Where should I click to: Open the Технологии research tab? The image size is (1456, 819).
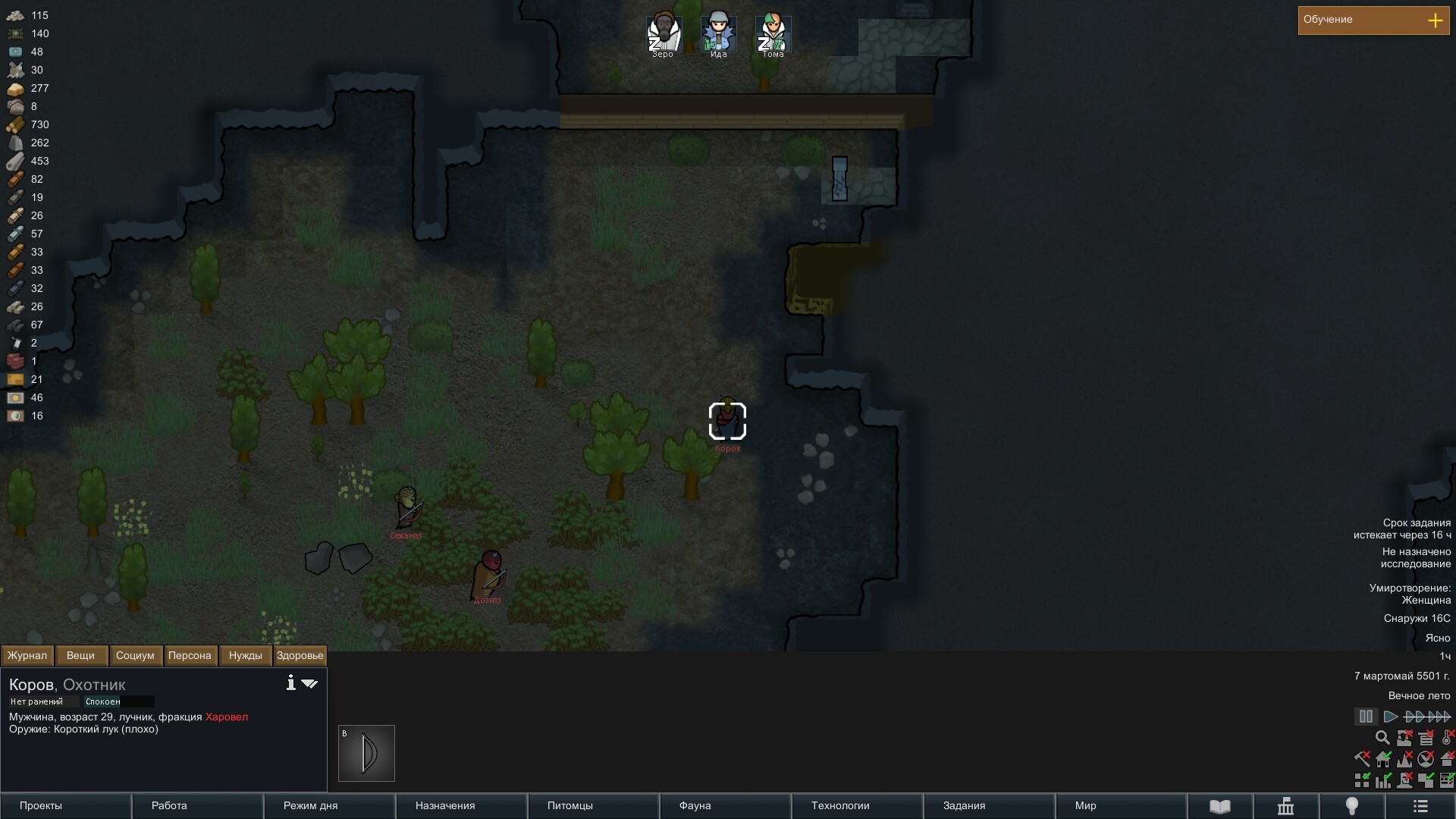point(857,805)
